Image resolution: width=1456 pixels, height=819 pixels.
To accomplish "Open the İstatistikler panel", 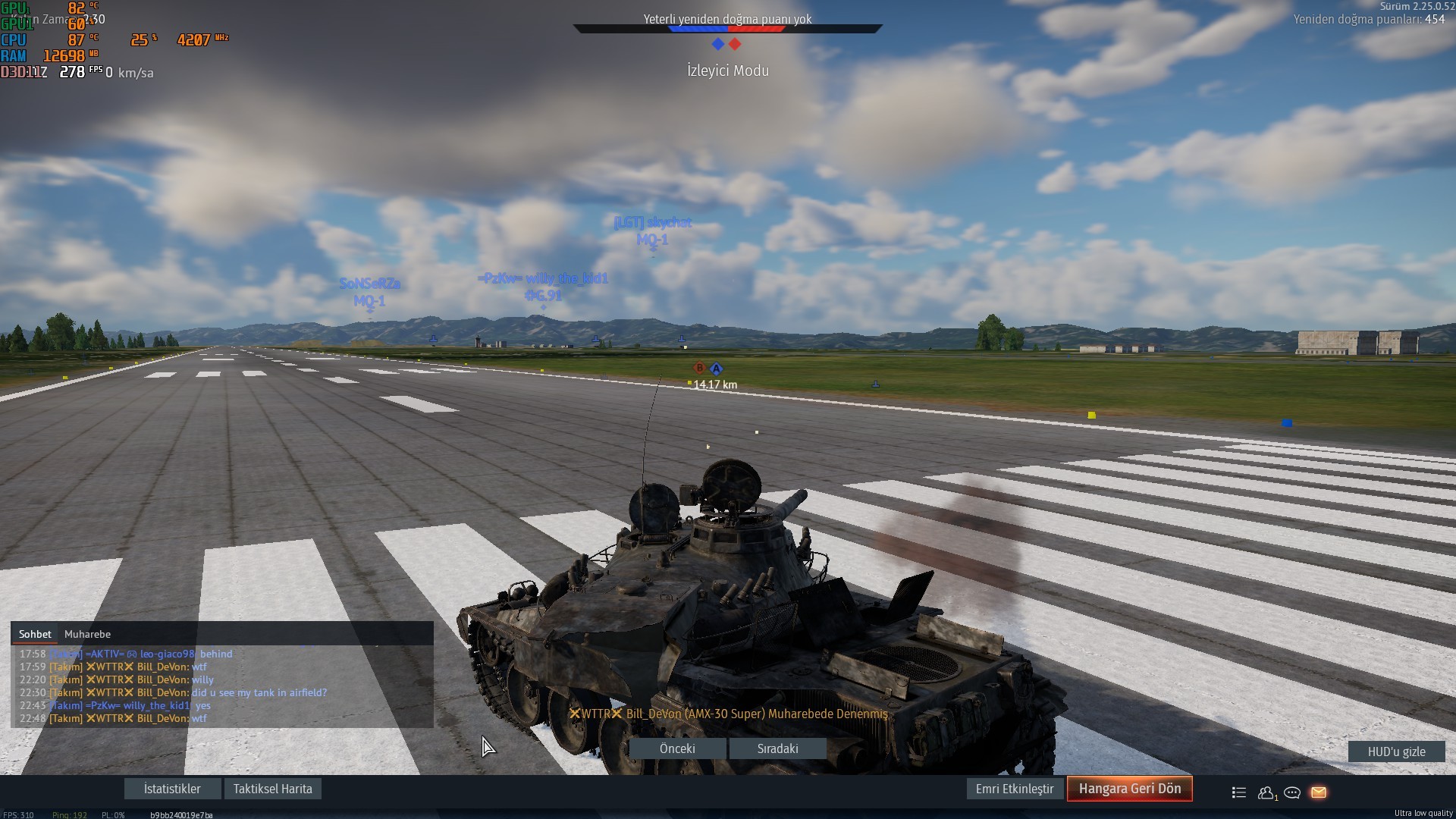I will pos(172,789).
